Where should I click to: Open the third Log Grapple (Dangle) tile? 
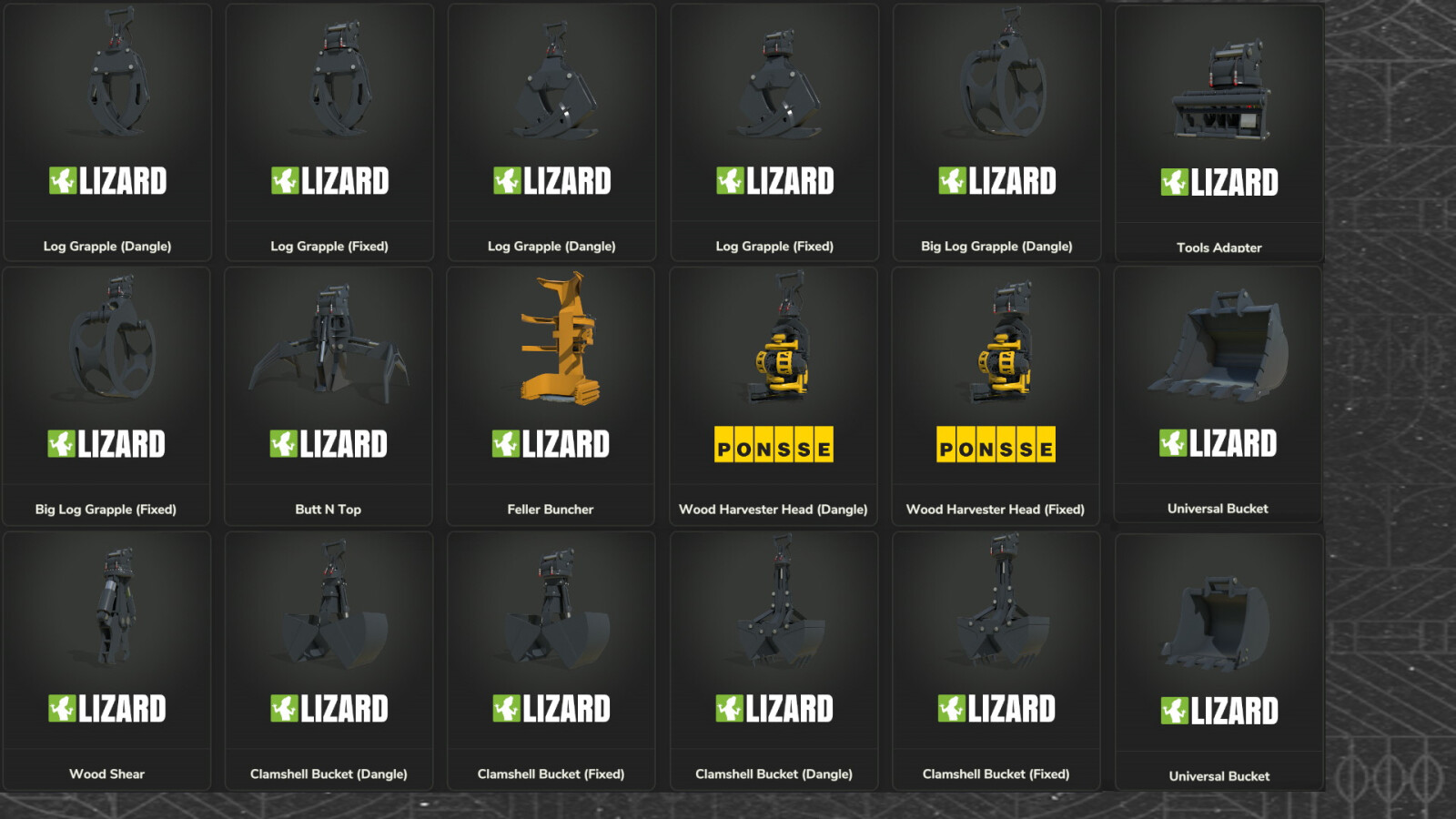pyautogui.click(x=551, y=127)
